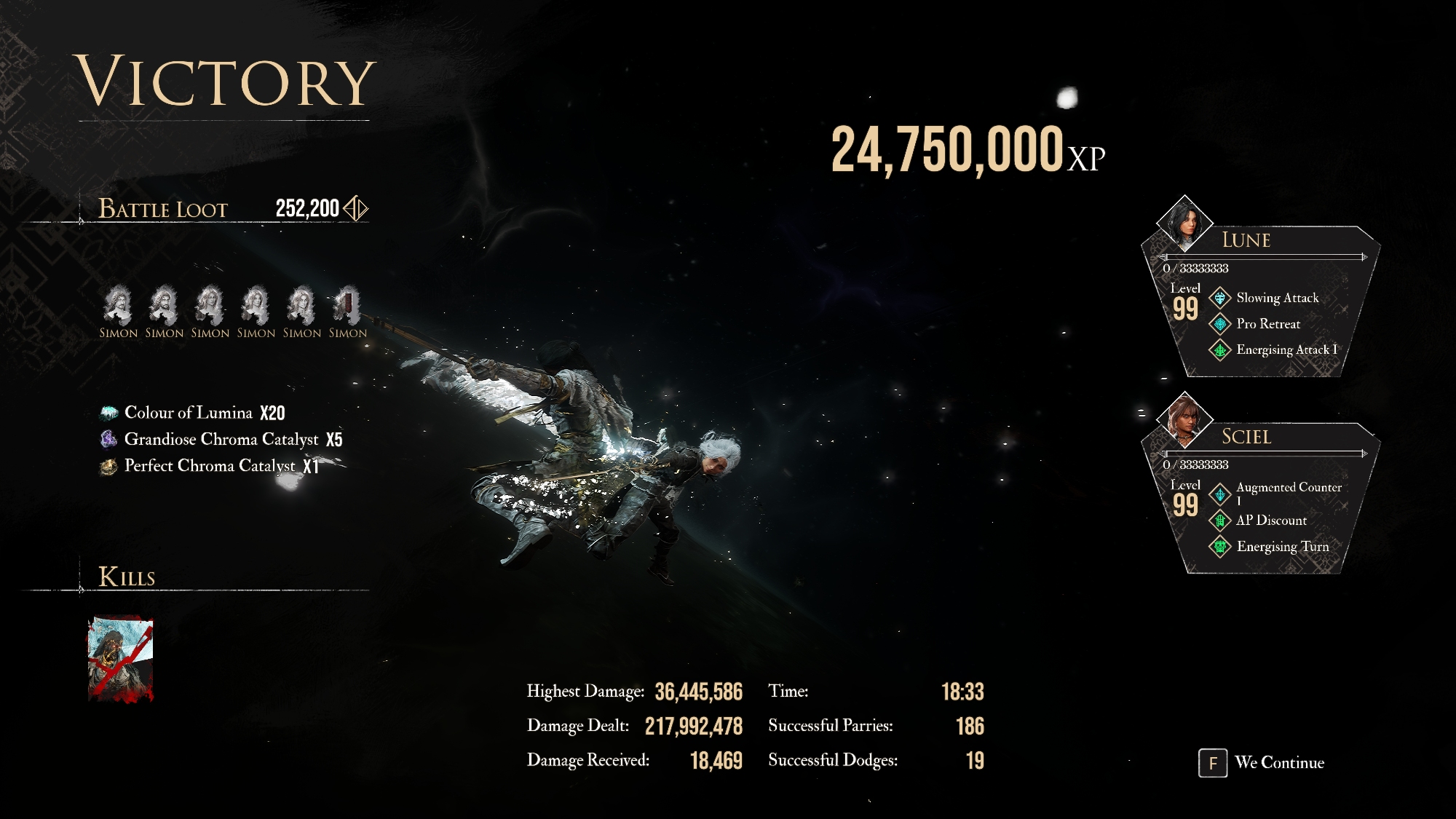Inspect Lune's Pro Retreat skill
This screenshot has width=1456, height=819.
tap(1267, 324)
